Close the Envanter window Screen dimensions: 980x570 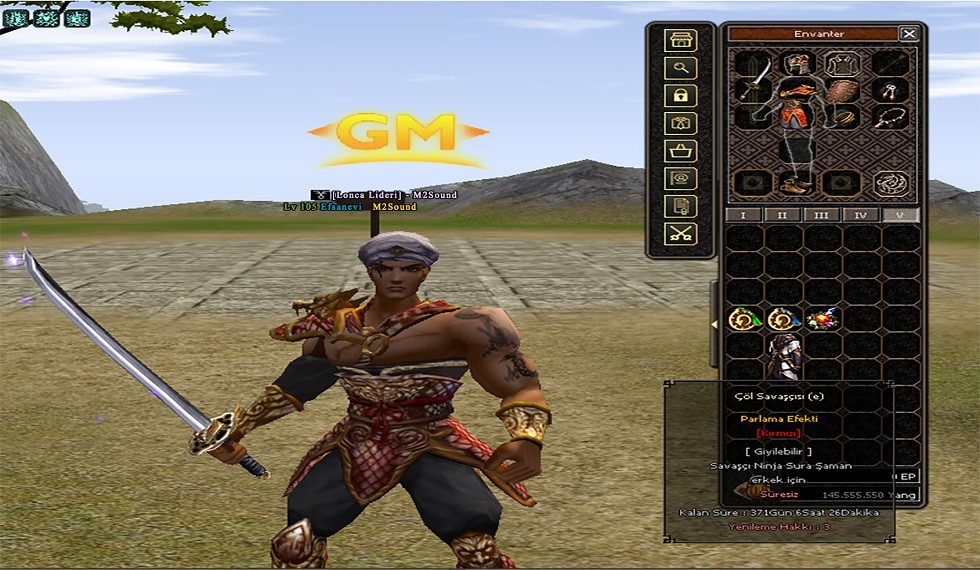pos(908,33)
